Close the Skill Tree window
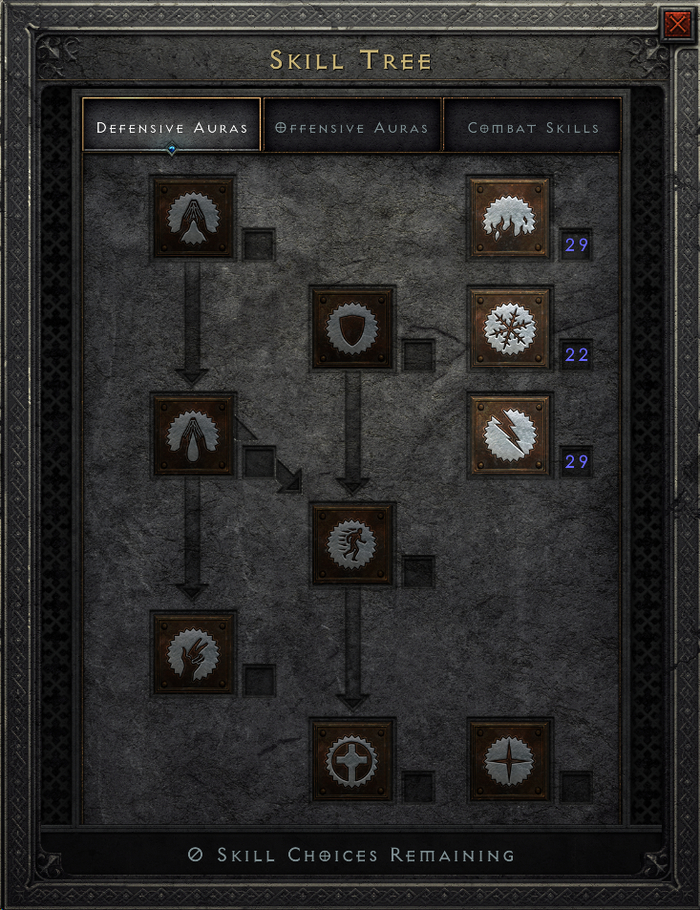This screenshot has width=700, height=910. point(676,24)
